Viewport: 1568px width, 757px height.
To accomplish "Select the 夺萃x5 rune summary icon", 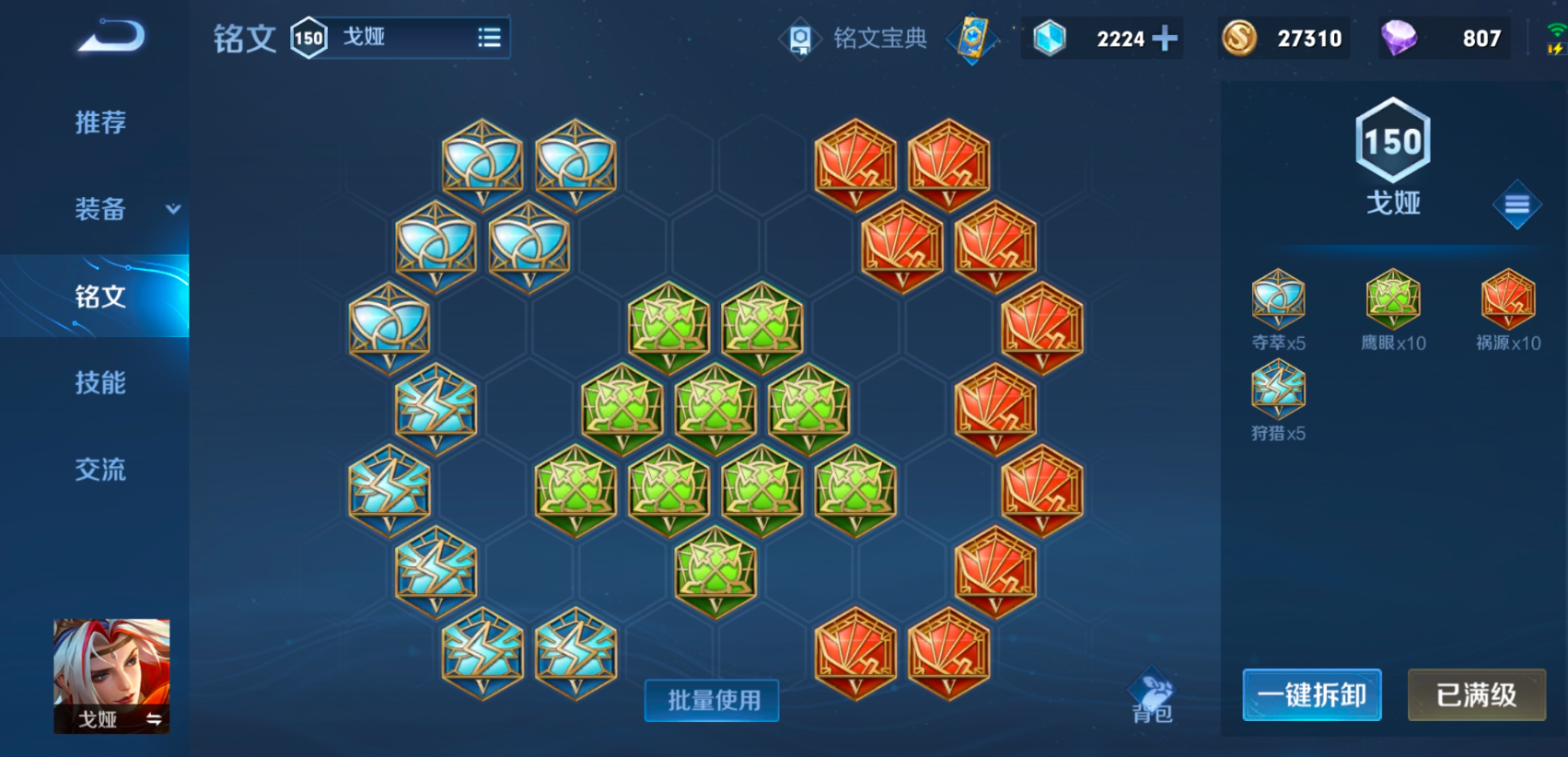I will coord(1278,300).
